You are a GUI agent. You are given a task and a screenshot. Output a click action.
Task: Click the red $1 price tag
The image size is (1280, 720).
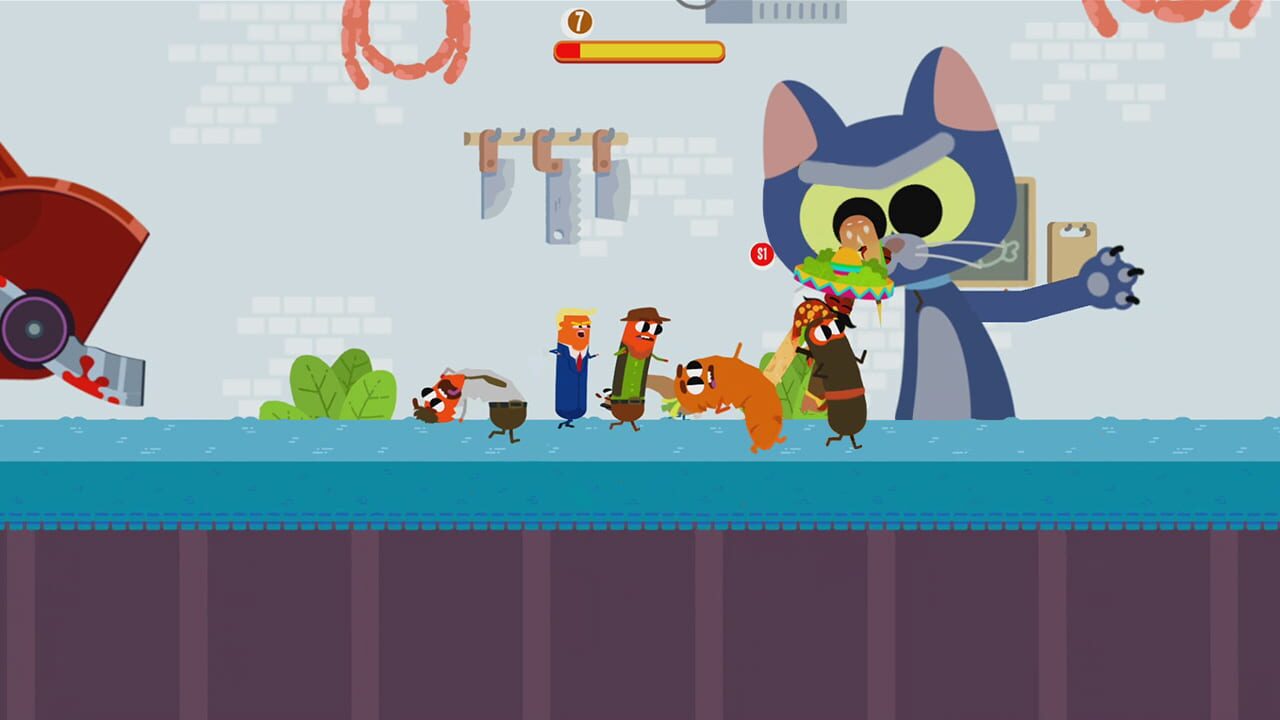pos(762,254)
